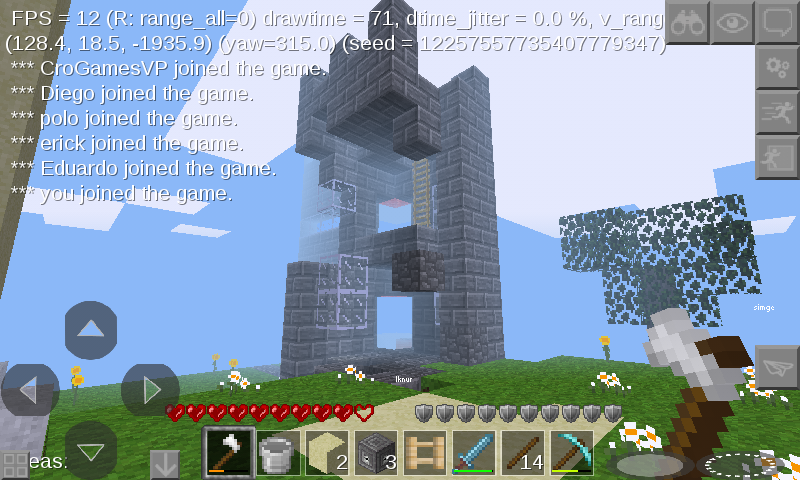Tap the sneak down-arrow square button
This screenshot has width=800, height=480.
[164, 464]
